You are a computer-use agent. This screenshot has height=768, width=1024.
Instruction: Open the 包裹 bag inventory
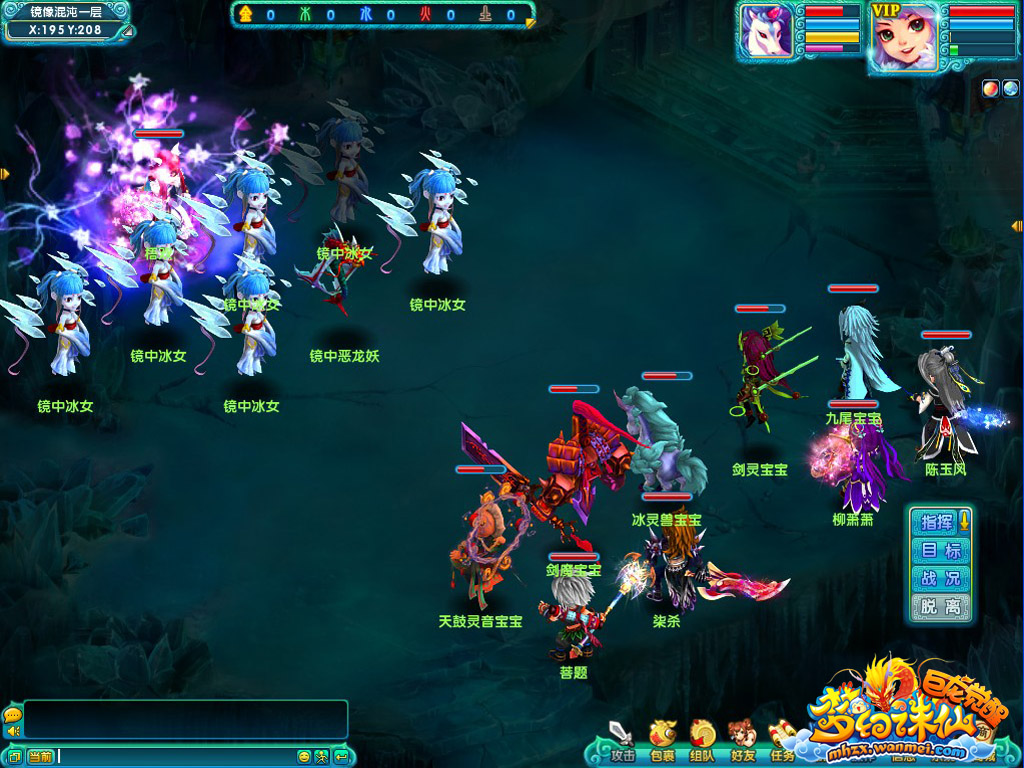click(662, 737)
